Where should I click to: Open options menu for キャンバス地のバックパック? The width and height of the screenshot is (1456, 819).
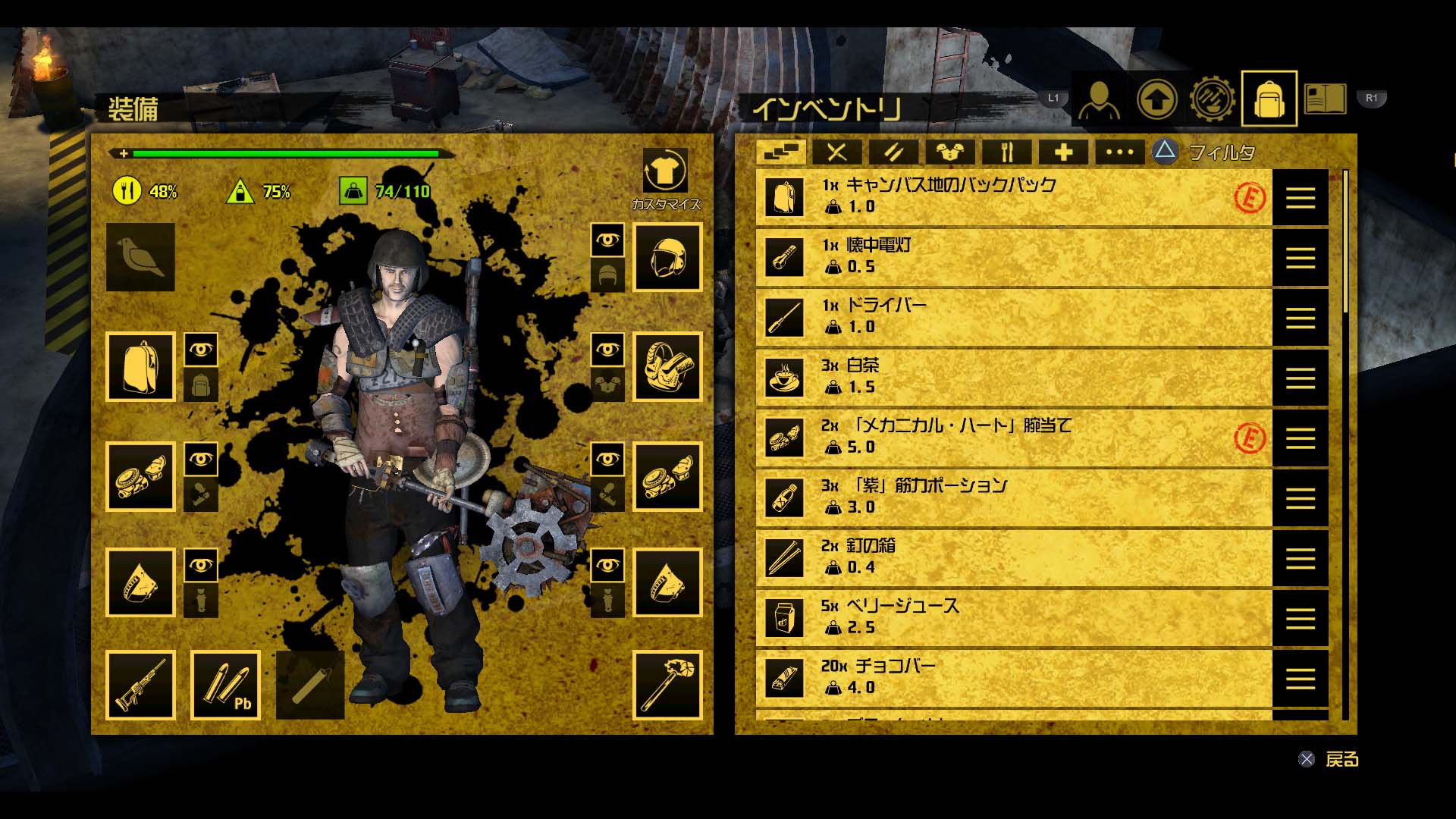click(x=1301, y=198)
